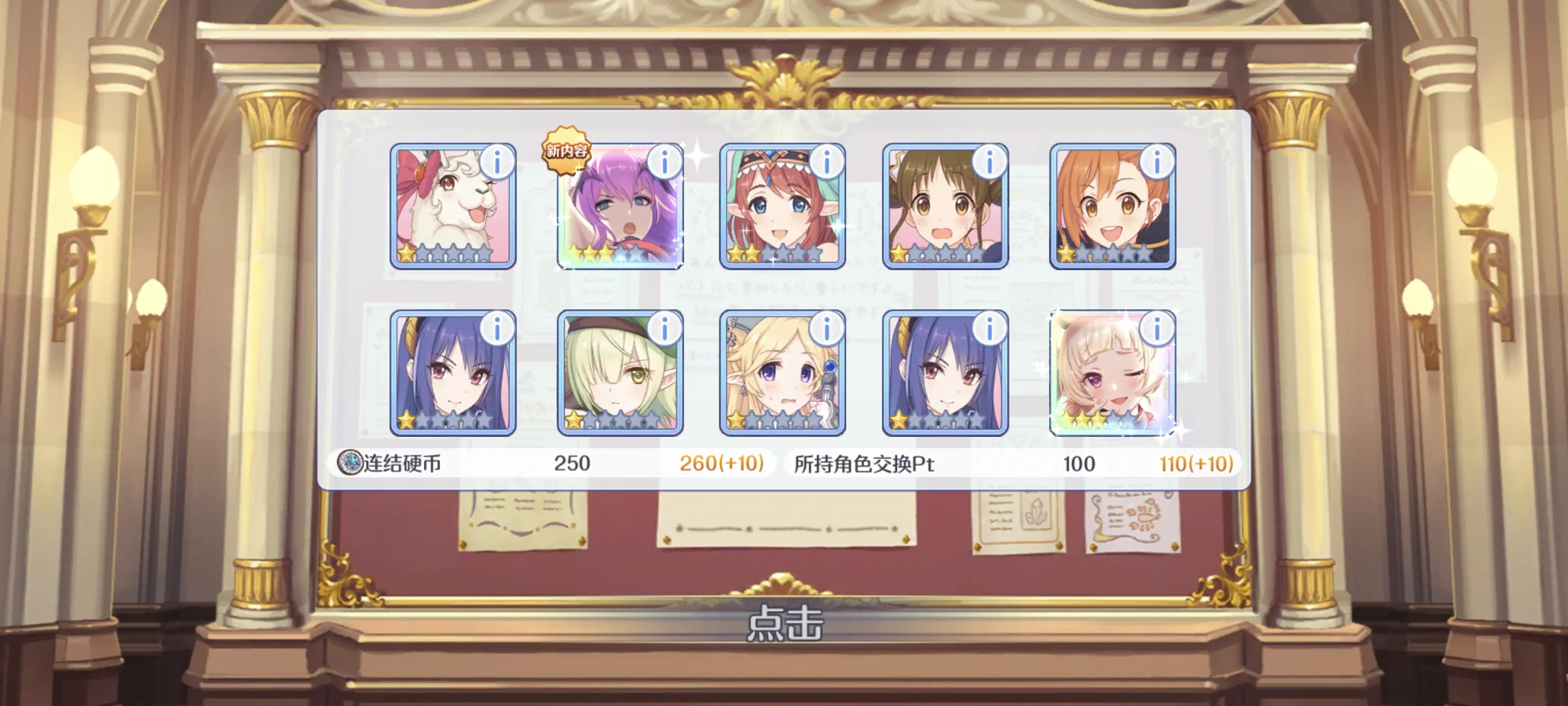The image size is (1568, 706).
Task: View info for the blonde purple-eyed elf
Action: (827, 329)
